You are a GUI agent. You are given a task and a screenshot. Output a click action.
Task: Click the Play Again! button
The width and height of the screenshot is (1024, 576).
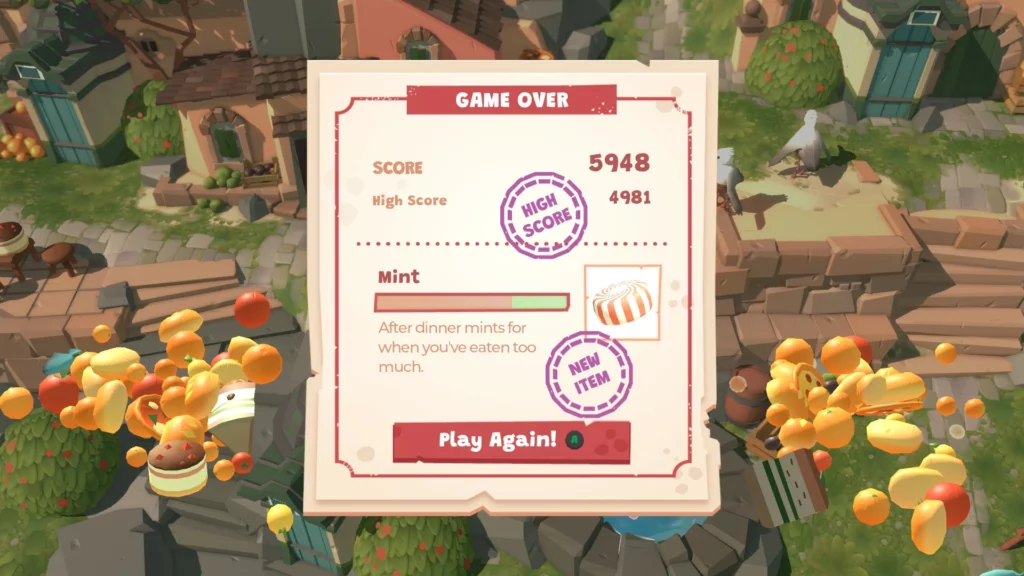click(x=511, y=441)
